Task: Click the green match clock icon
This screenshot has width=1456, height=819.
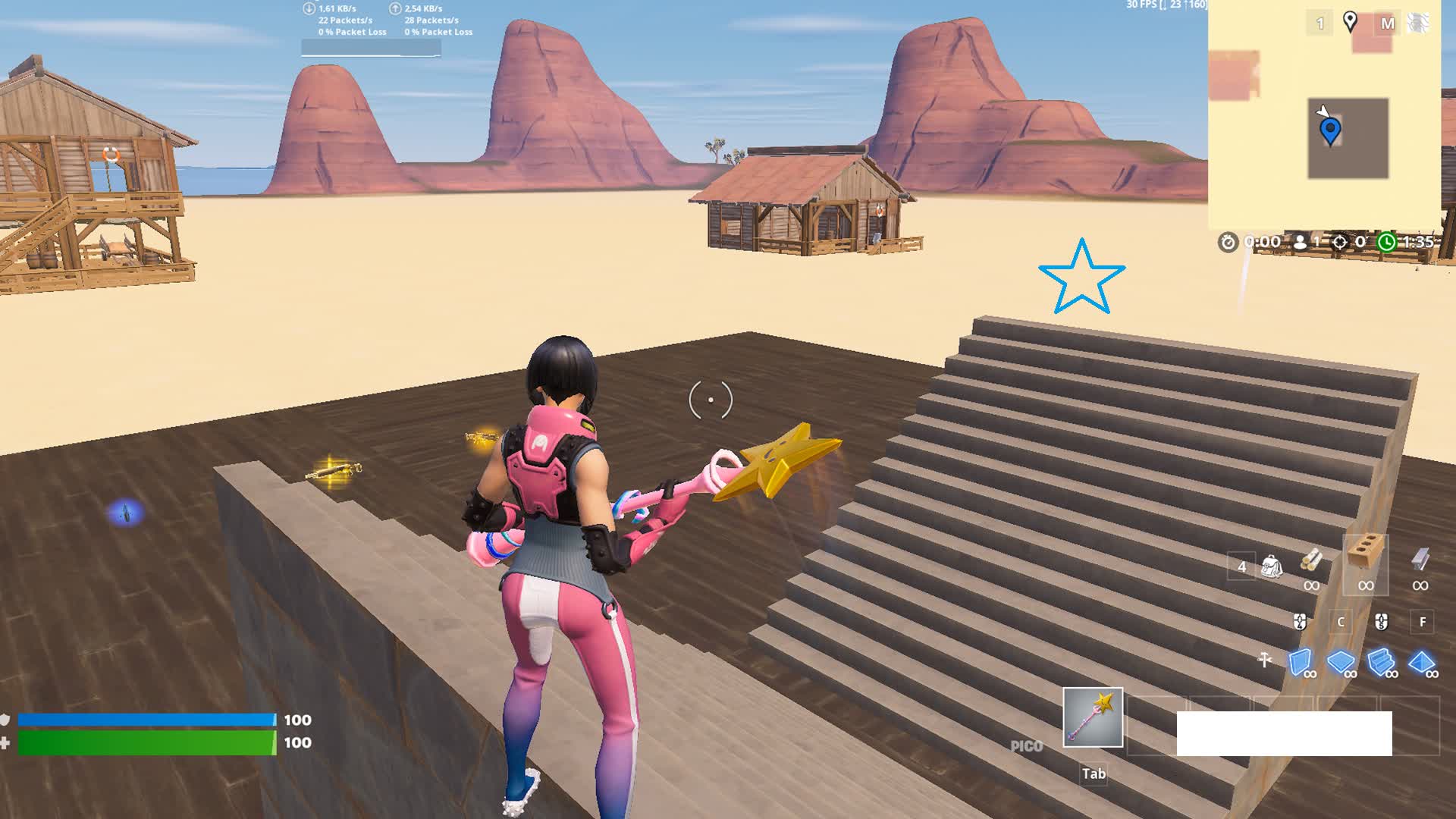Action: (x=1386, y=243)
